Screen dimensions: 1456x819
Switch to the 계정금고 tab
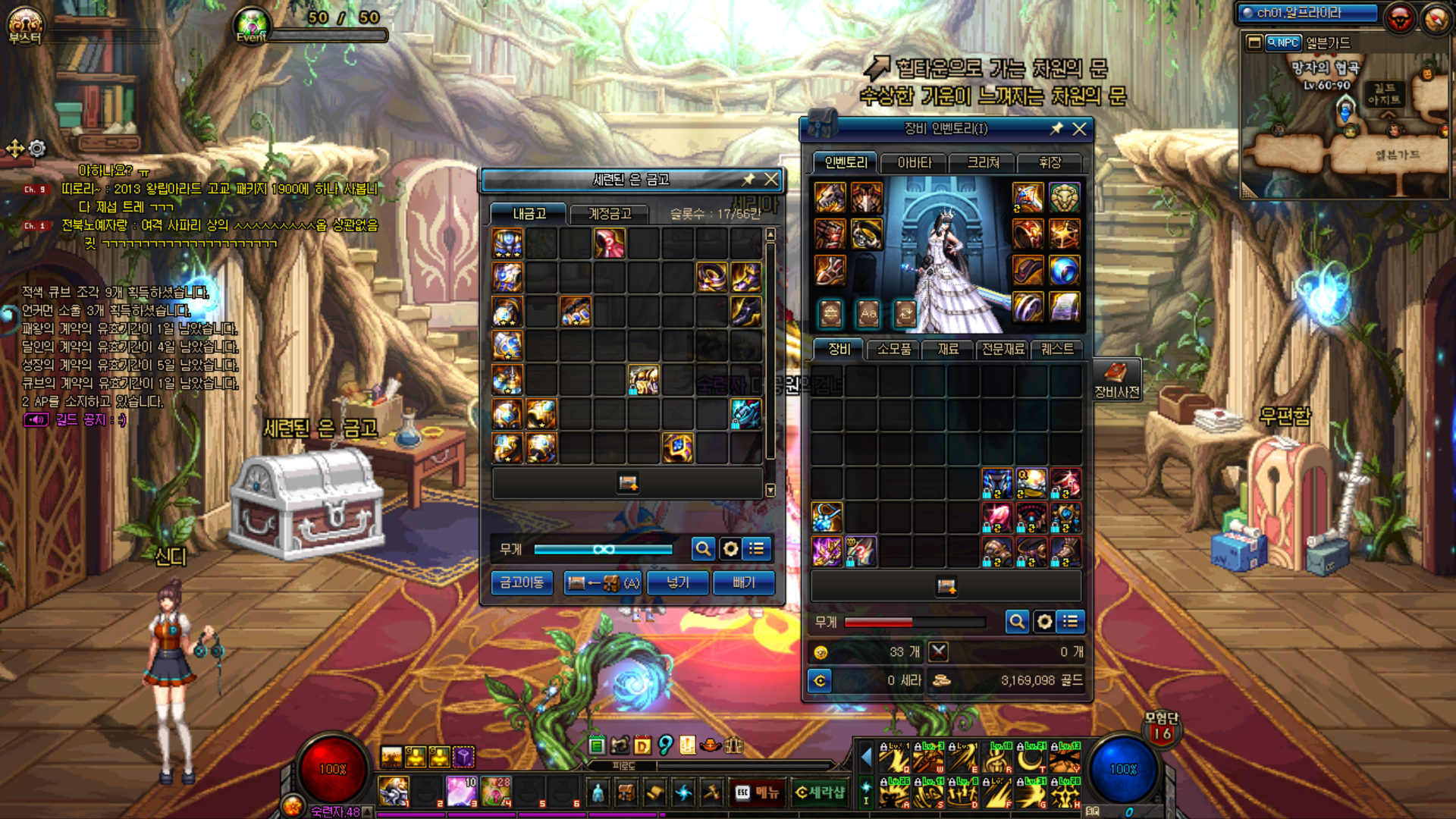tap(609, 214)
